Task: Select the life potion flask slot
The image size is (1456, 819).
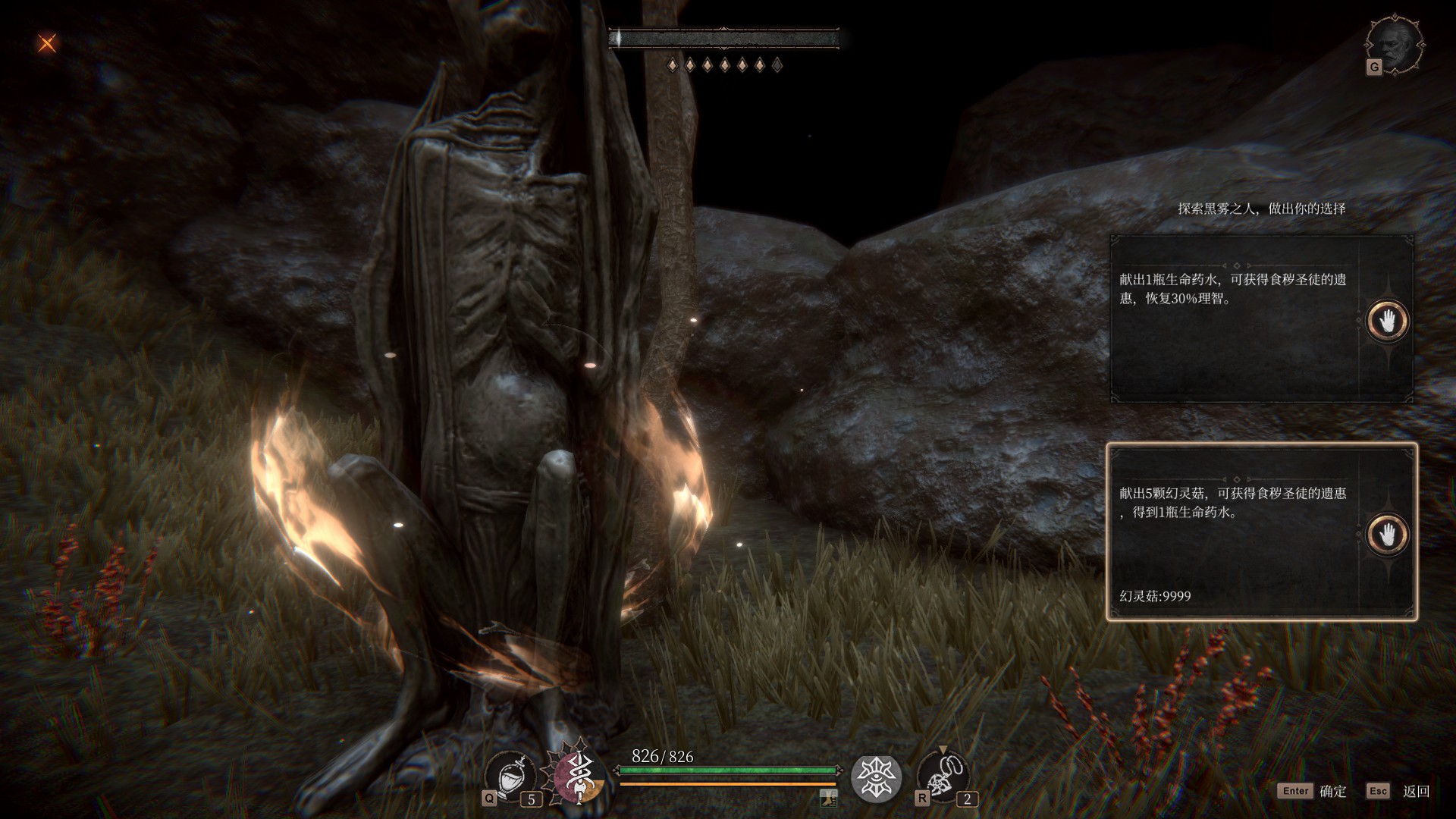Action: (510, 777)
